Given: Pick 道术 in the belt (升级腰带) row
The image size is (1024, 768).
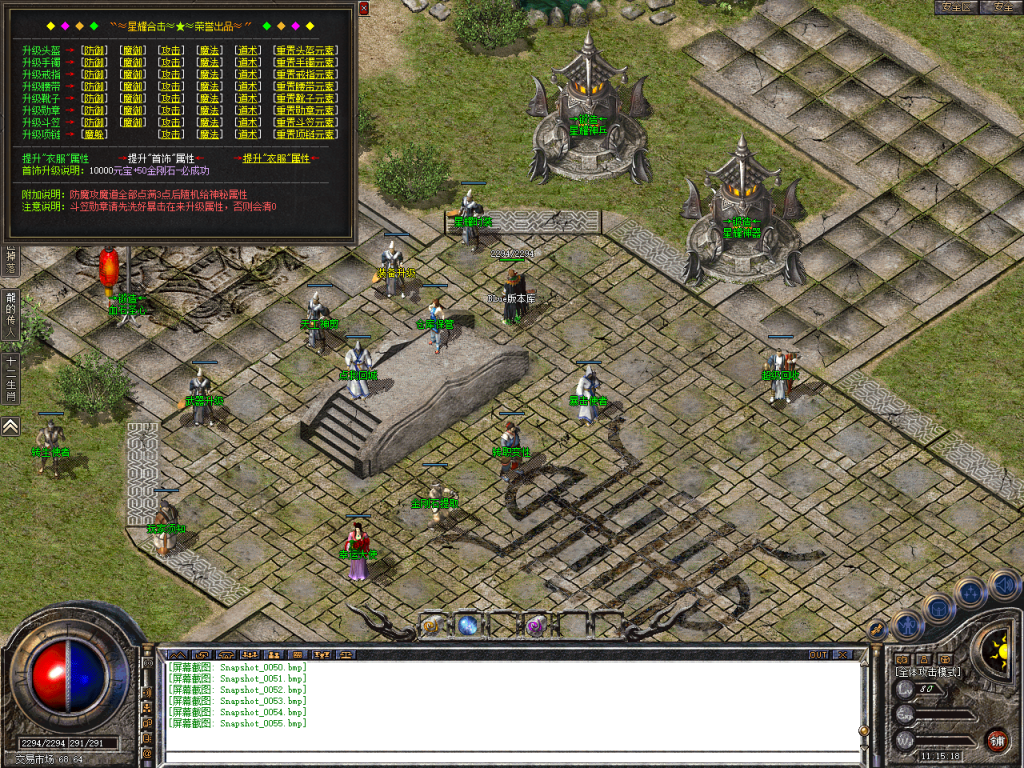Looking at the screenshot, I should (248, 86).
